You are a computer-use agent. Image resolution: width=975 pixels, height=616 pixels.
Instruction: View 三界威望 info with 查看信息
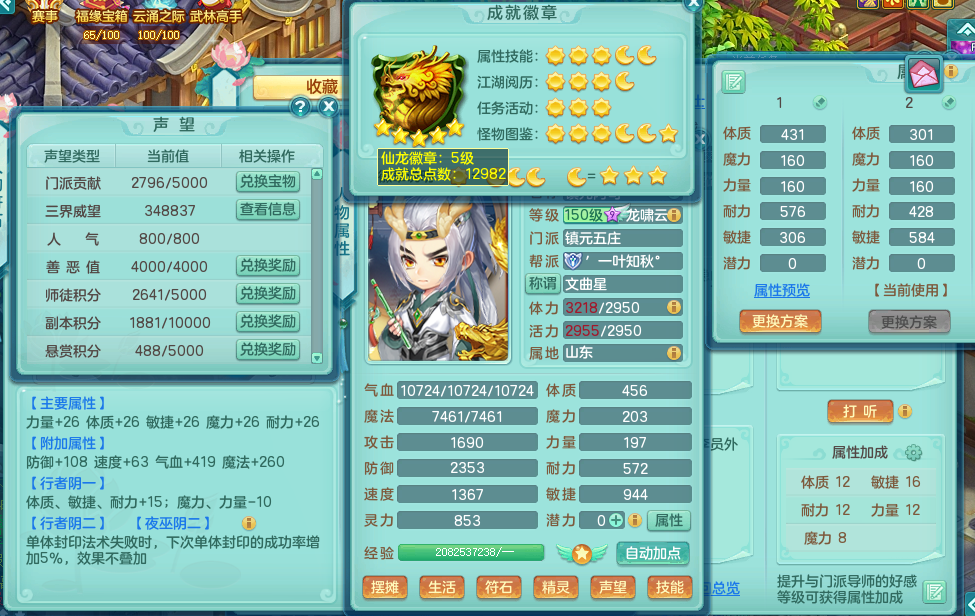tap(268, 209)
